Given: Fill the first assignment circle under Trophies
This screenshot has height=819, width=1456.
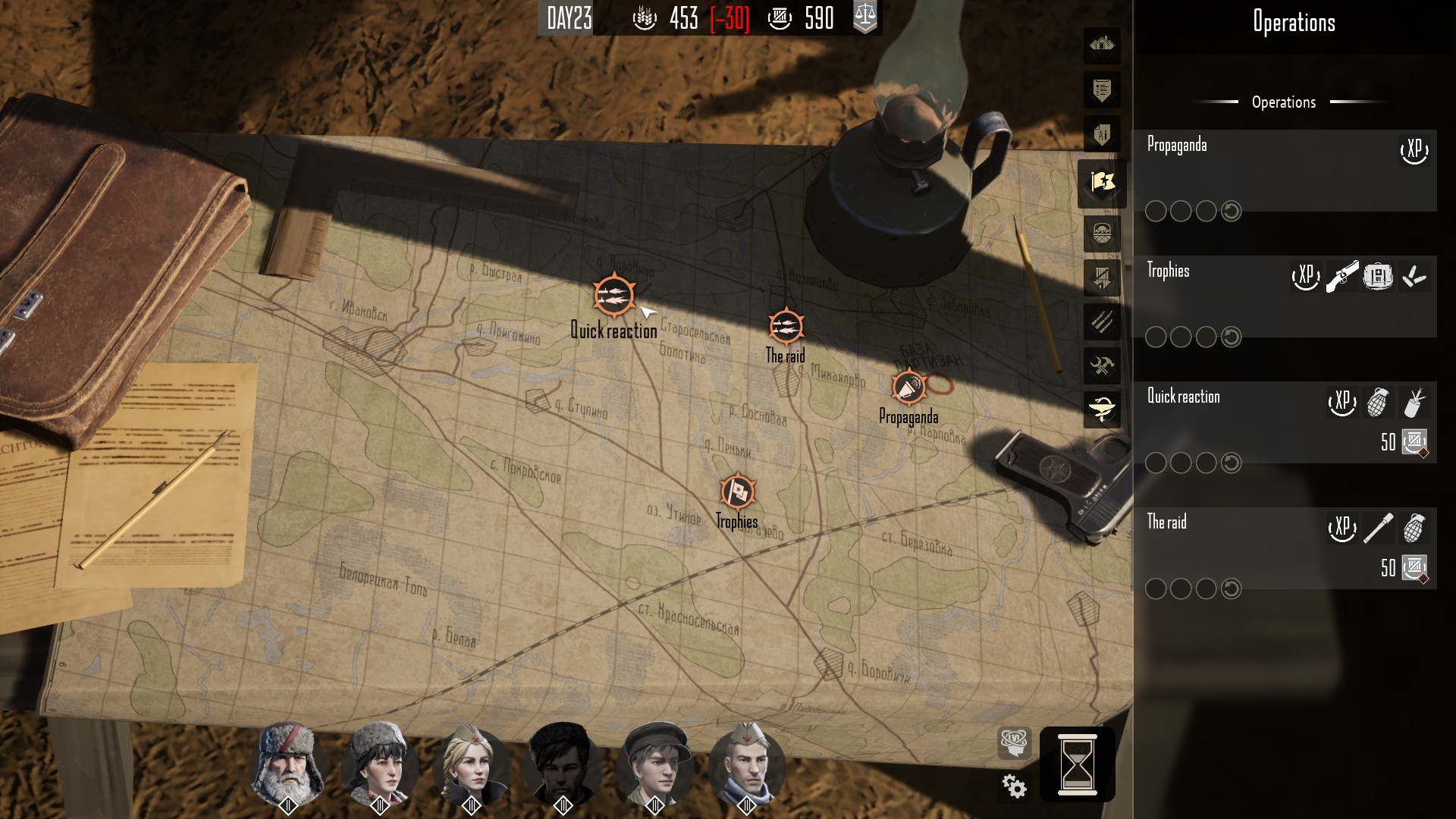Looking at the screenshot, I should [x=1156, y=337].
